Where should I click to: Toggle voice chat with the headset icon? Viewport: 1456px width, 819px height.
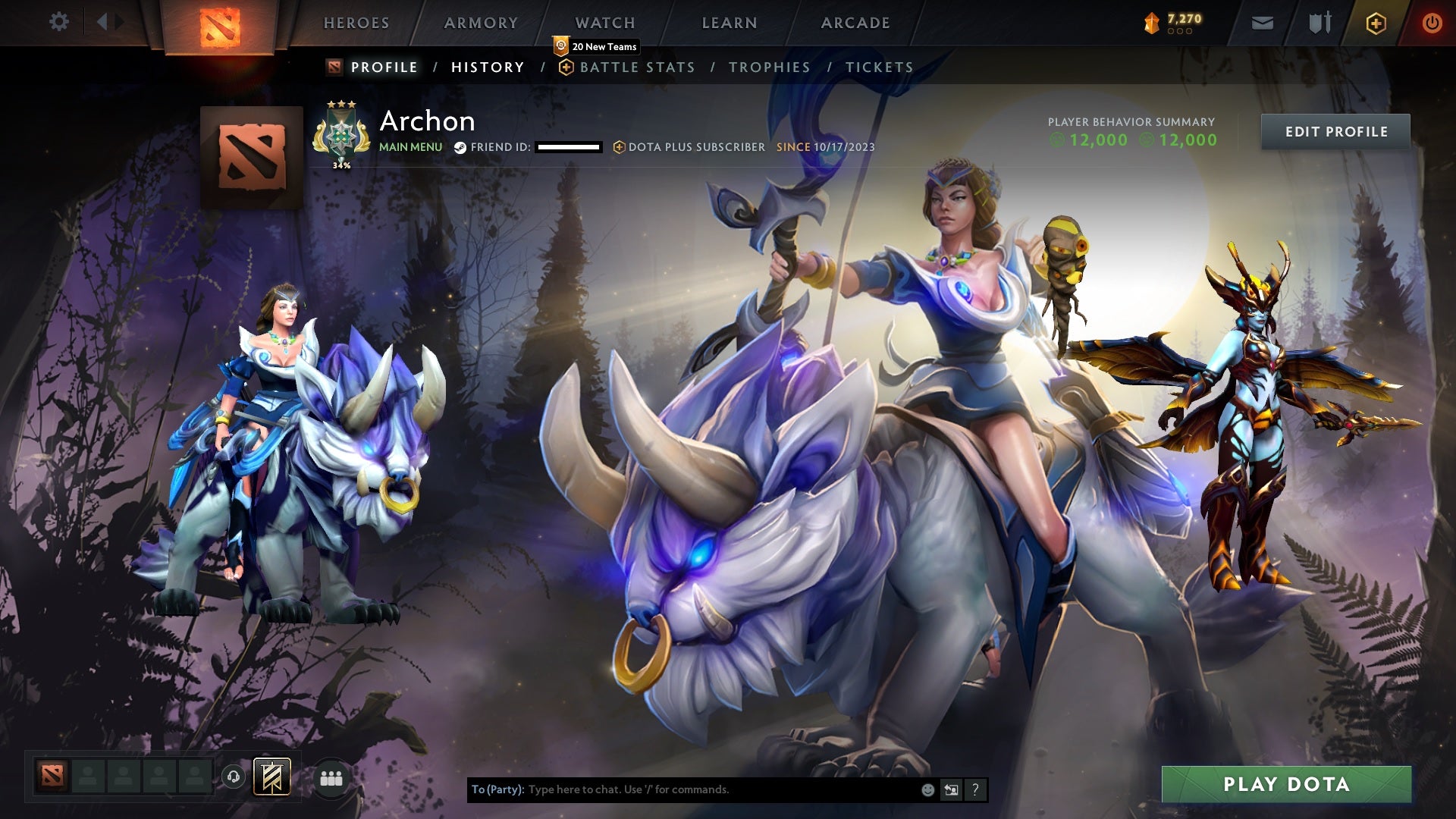coord(234,777)
